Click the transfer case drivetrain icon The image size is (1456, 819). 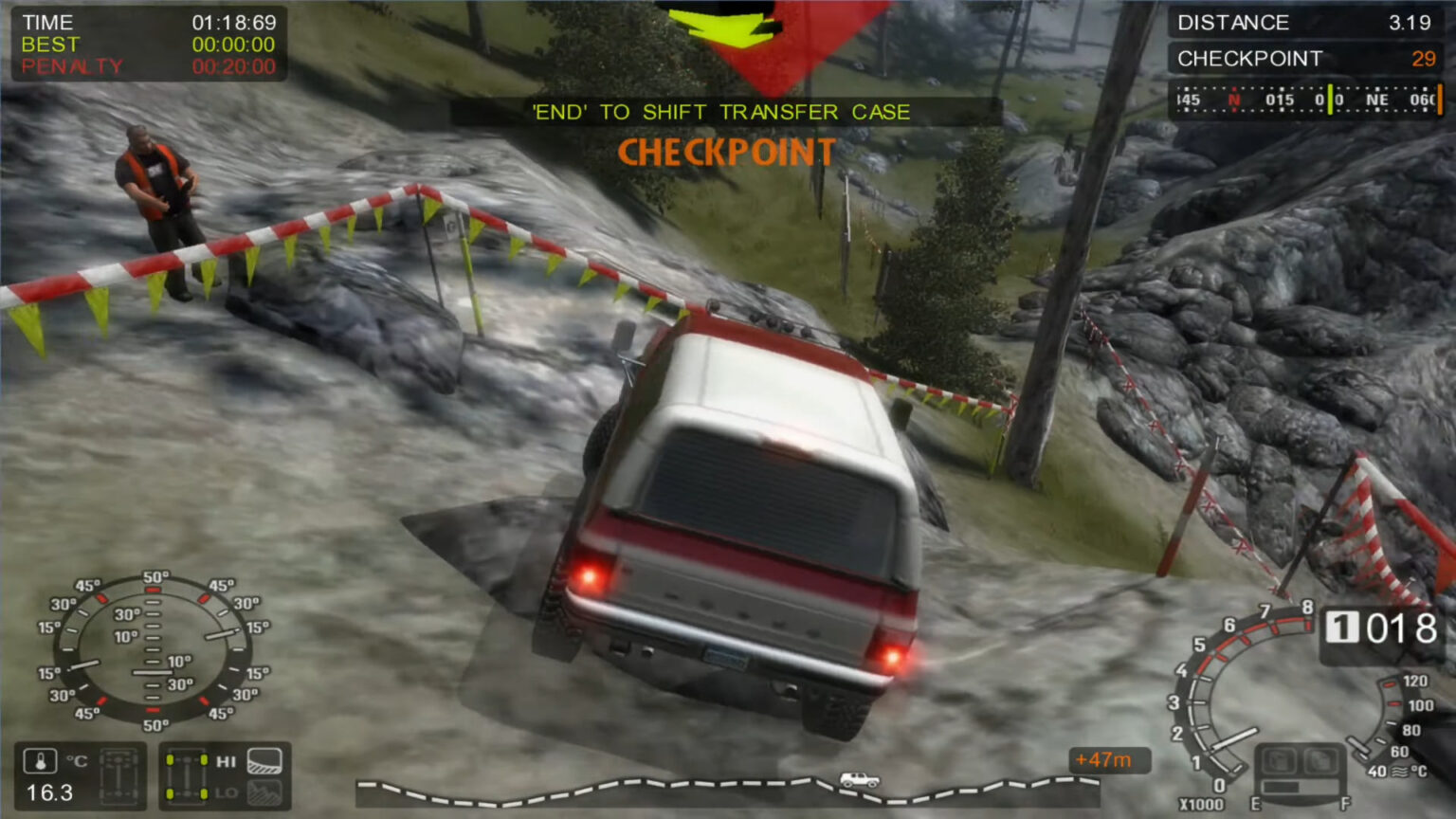click(x=118, y=777)
